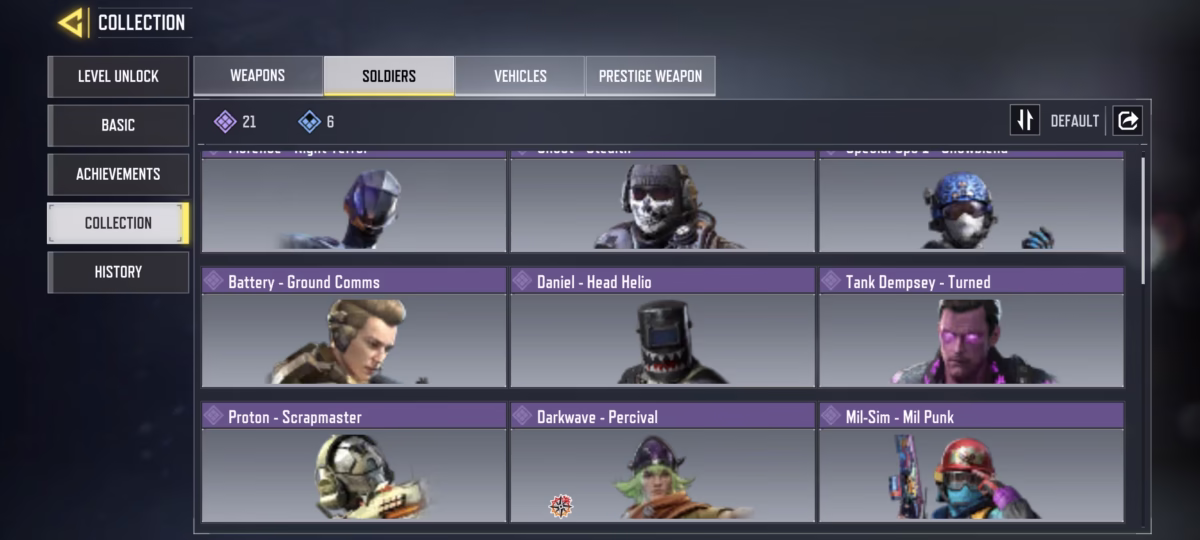This screenshot has width=1200, height=540.
Task: Open the Achievements section
Action: click(x=118, y=174)
